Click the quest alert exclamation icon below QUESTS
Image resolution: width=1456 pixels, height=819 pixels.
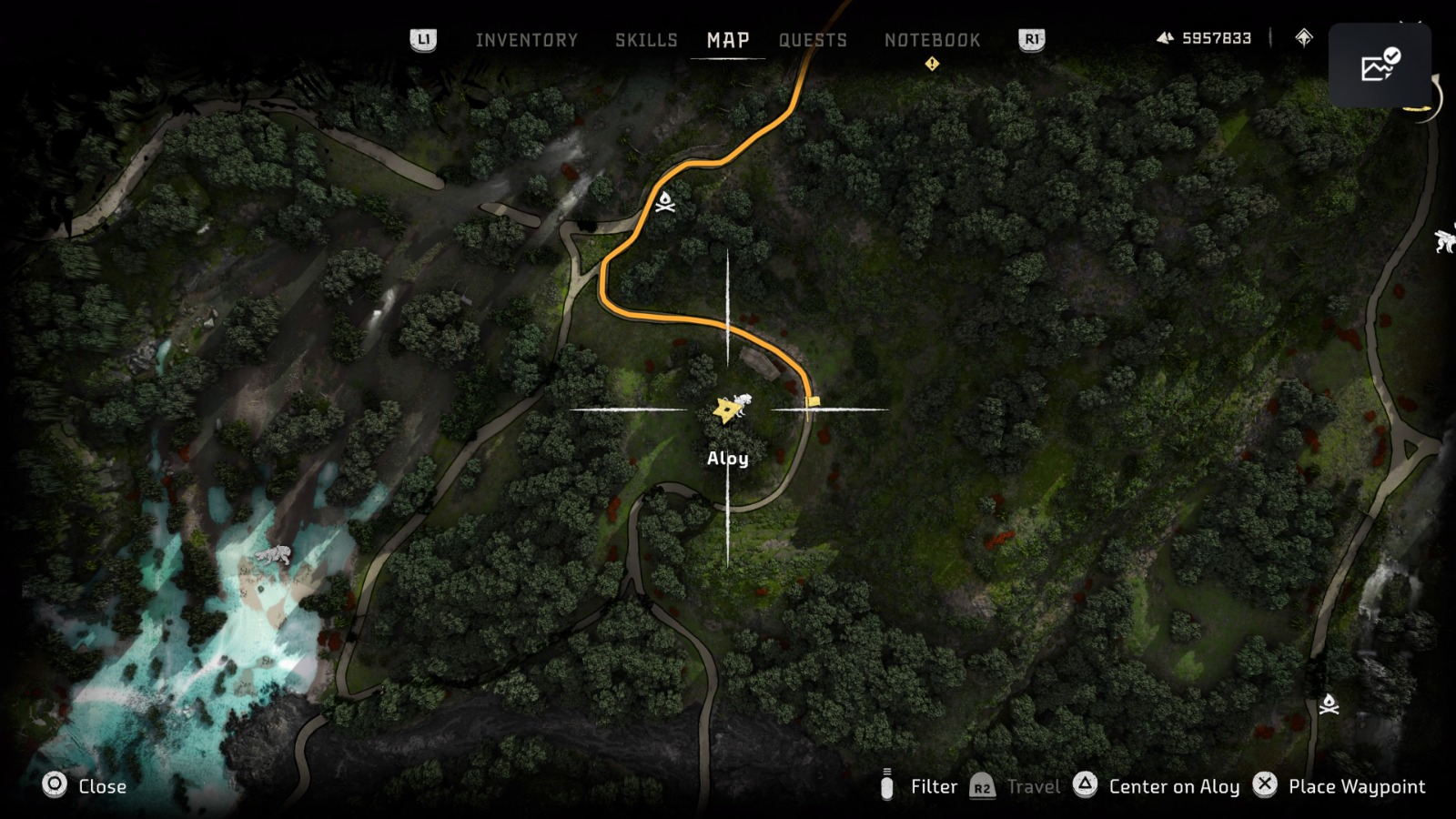click(x=932, y=65)
